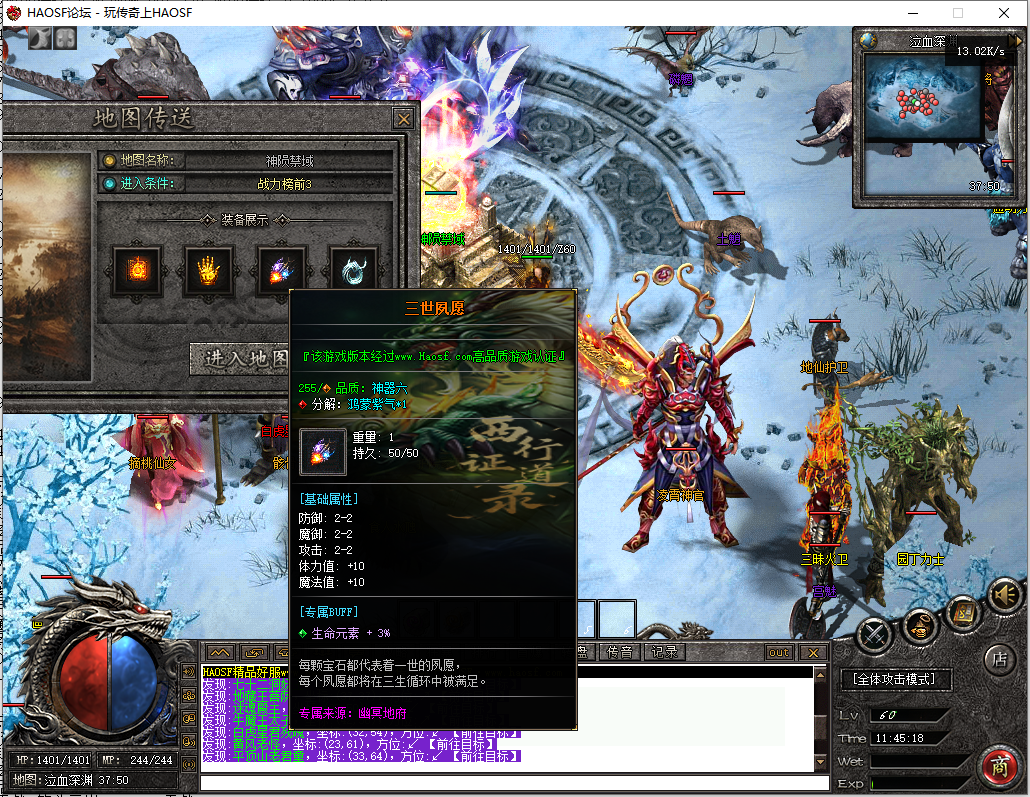
Task: Select the golden hand equipment slot
Action: pyautogui.click(x=208, y=270)
